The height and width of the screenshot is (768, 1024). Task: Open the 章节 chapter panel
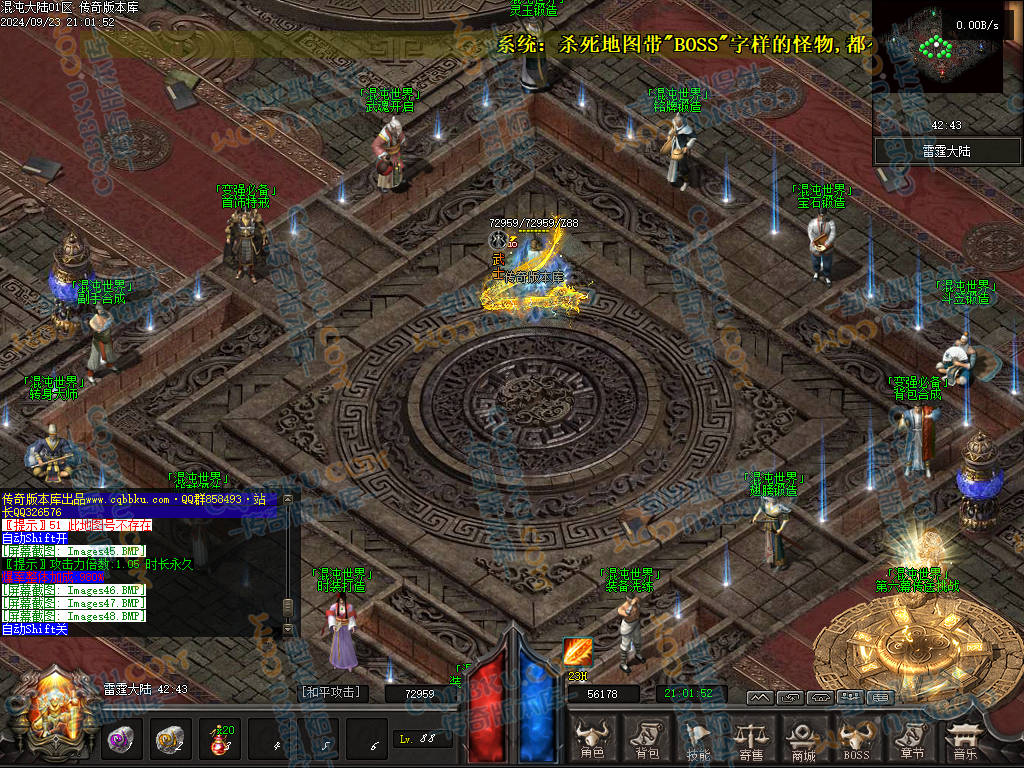[x=909, y=739]
